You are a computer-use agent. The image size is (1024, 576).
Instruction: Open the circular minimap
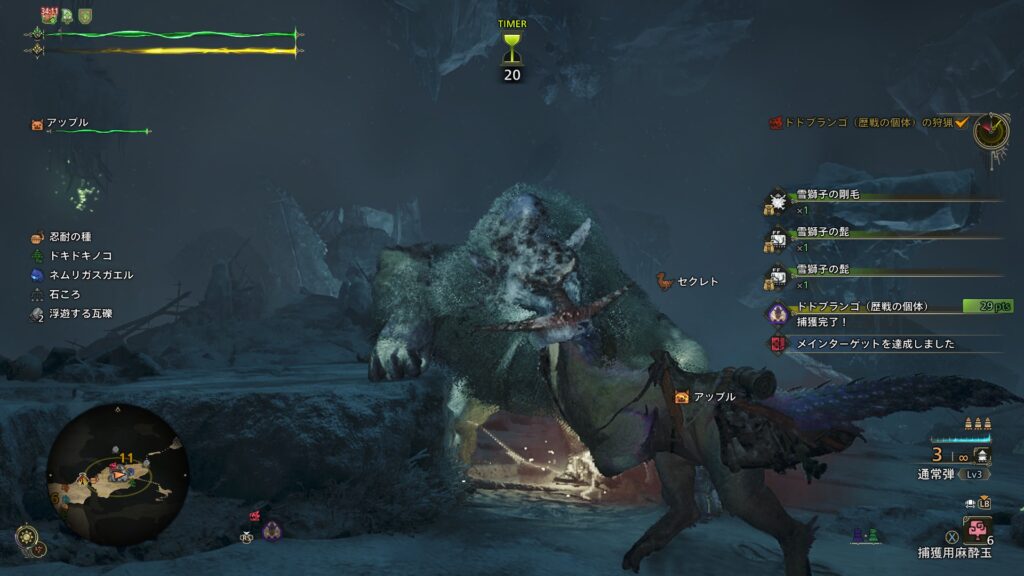coord(117,475)
